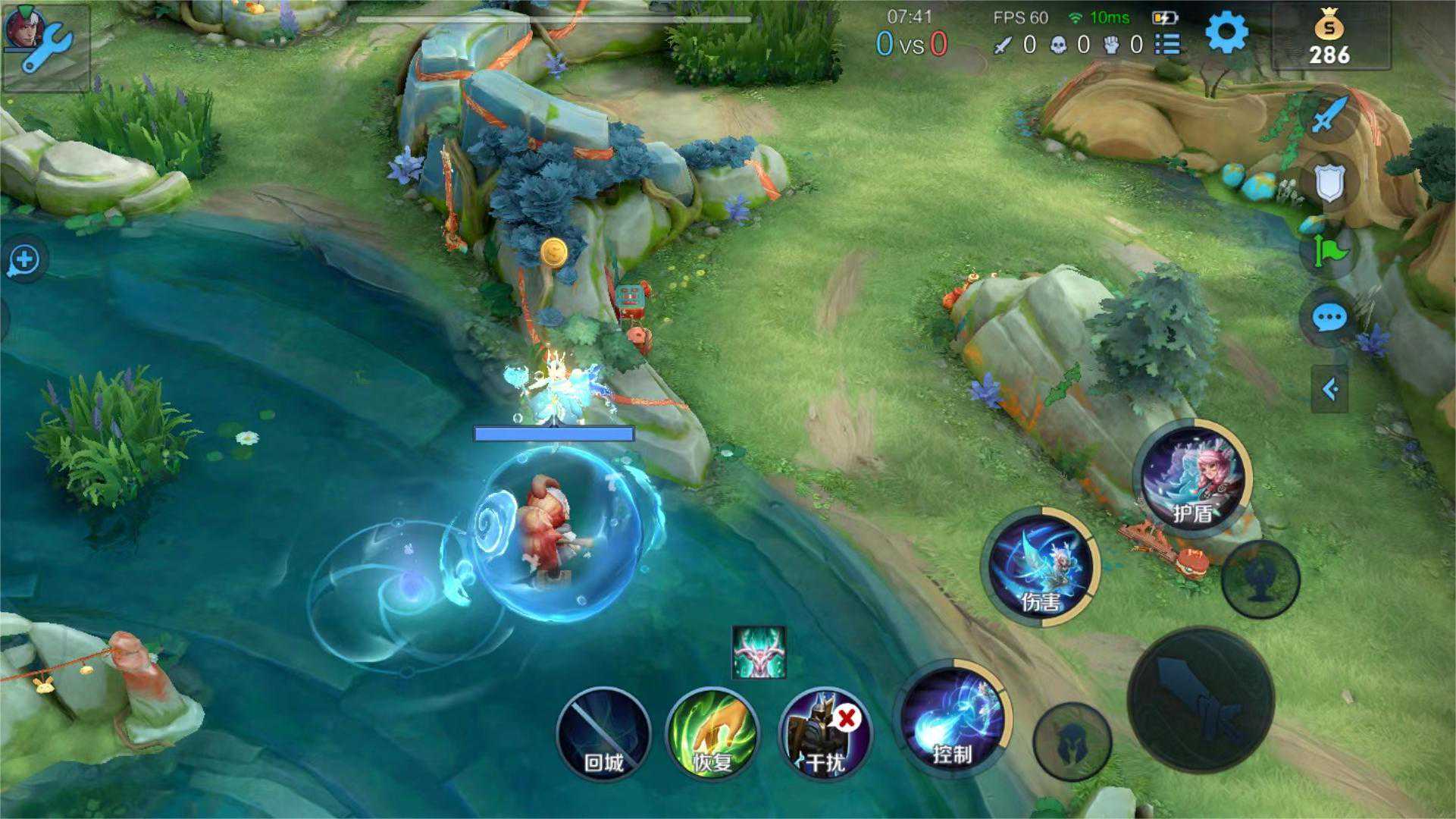Send the defend signal shield icon
The image size is (1456, 819).
(1329, 183)
